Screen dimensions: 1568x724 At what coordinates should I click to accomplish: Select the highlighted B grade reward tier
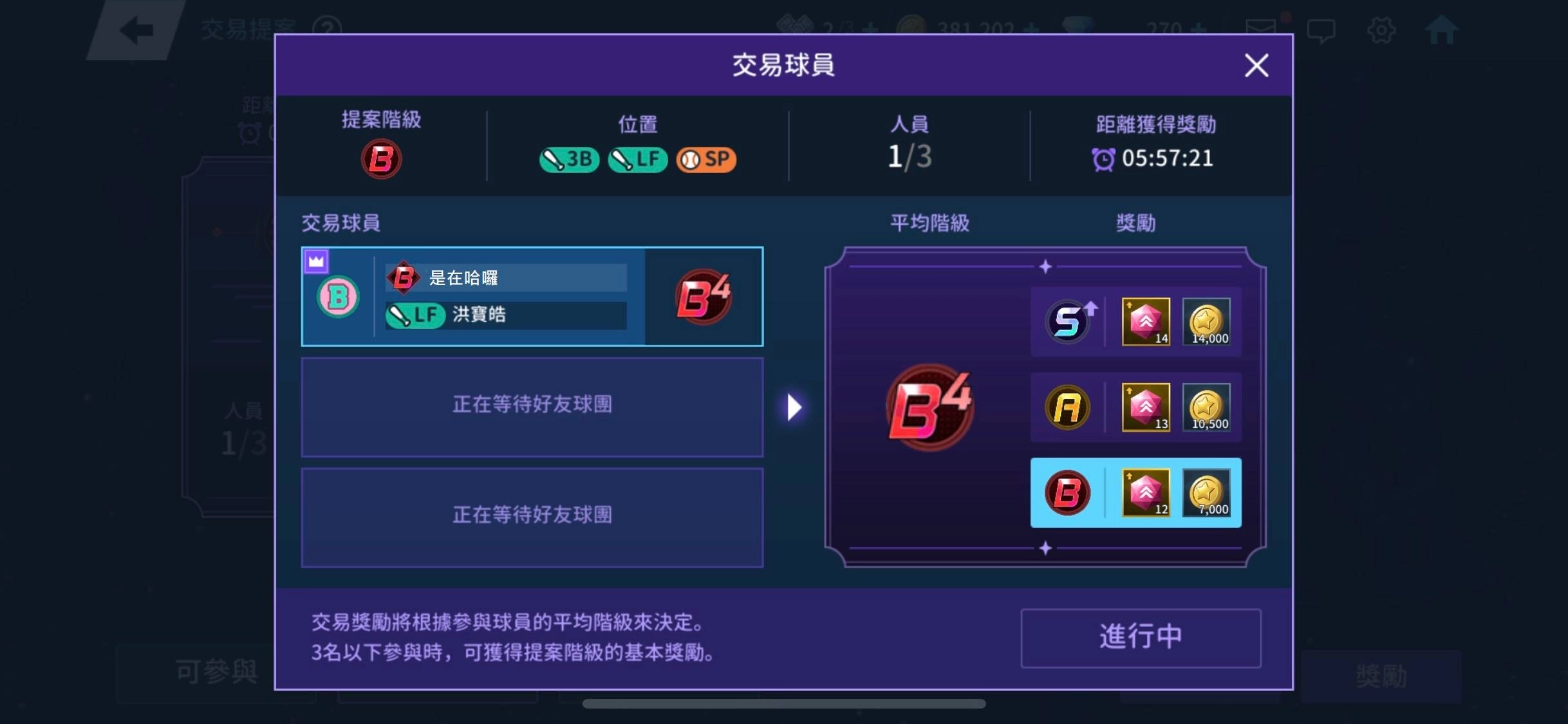coord(1135,493)
